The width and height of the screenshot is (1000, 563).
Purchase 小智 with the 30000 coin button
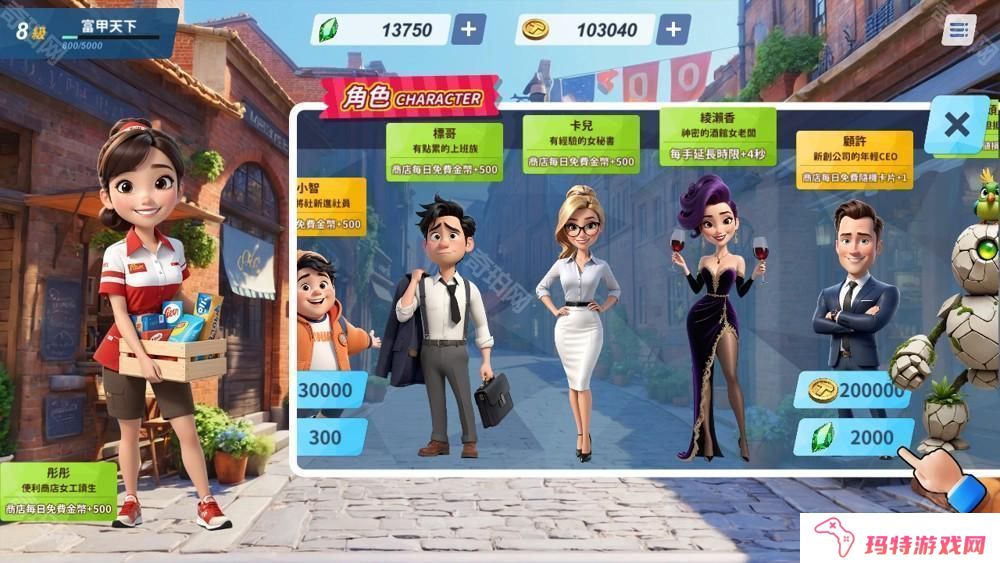point(327,390)
